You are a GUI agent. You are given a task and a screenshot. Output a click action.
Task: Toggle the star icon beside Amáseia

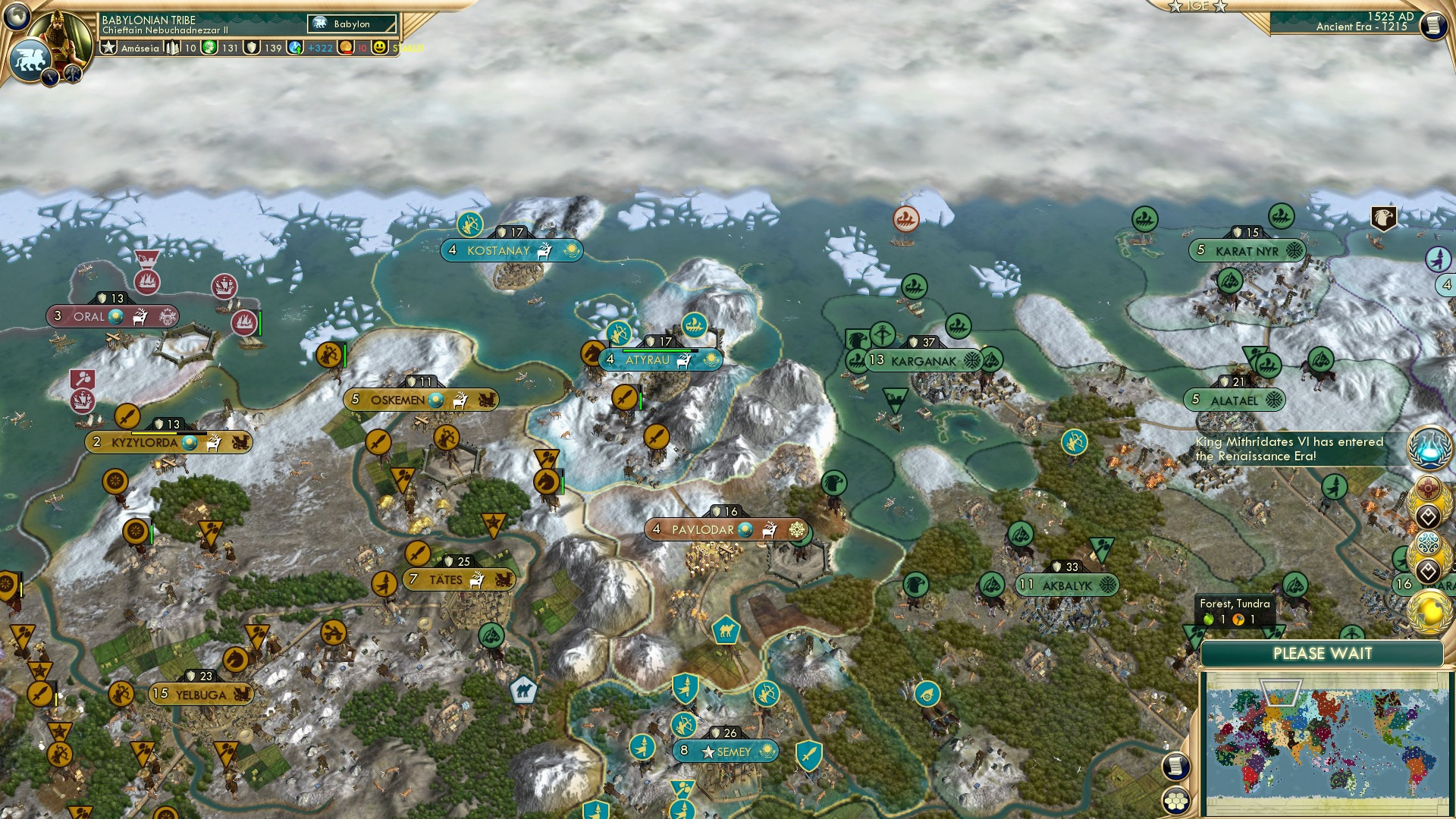pos(108,47)
